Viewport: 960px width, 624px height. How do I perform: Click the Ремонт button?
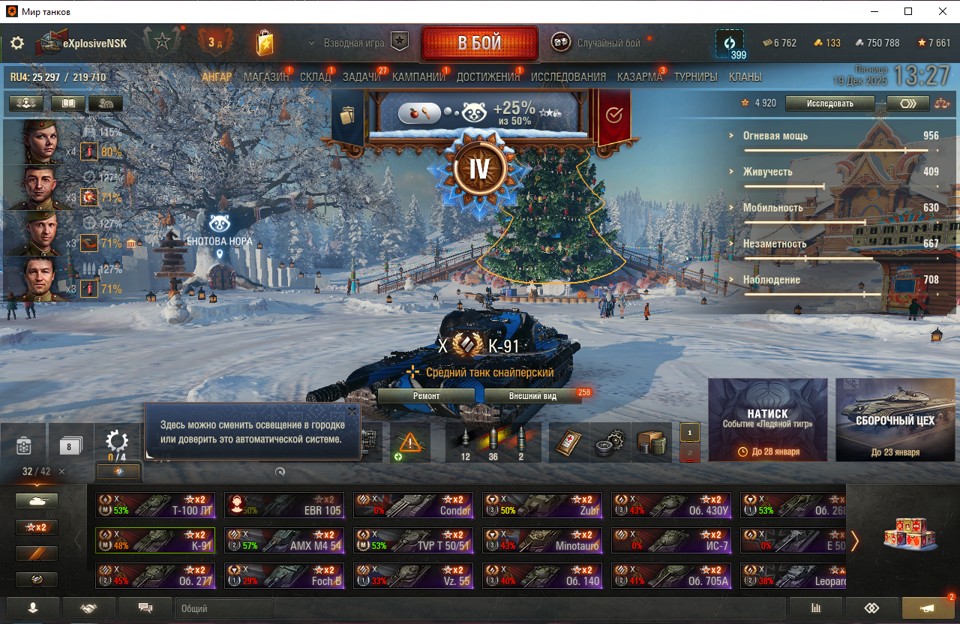426,395
